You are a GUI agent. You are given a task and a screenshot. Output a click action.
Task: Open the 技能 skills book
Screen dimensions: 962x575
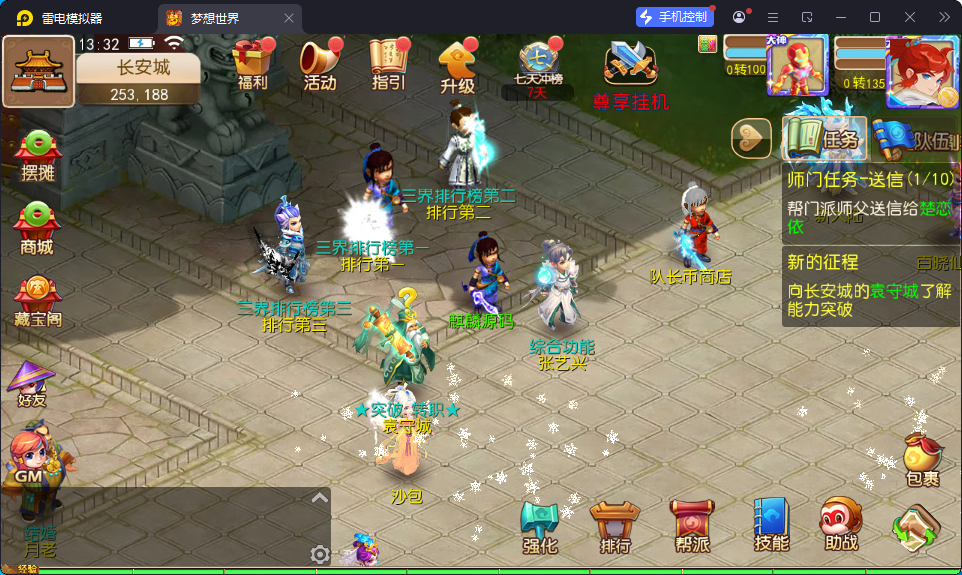pos(771,525)
